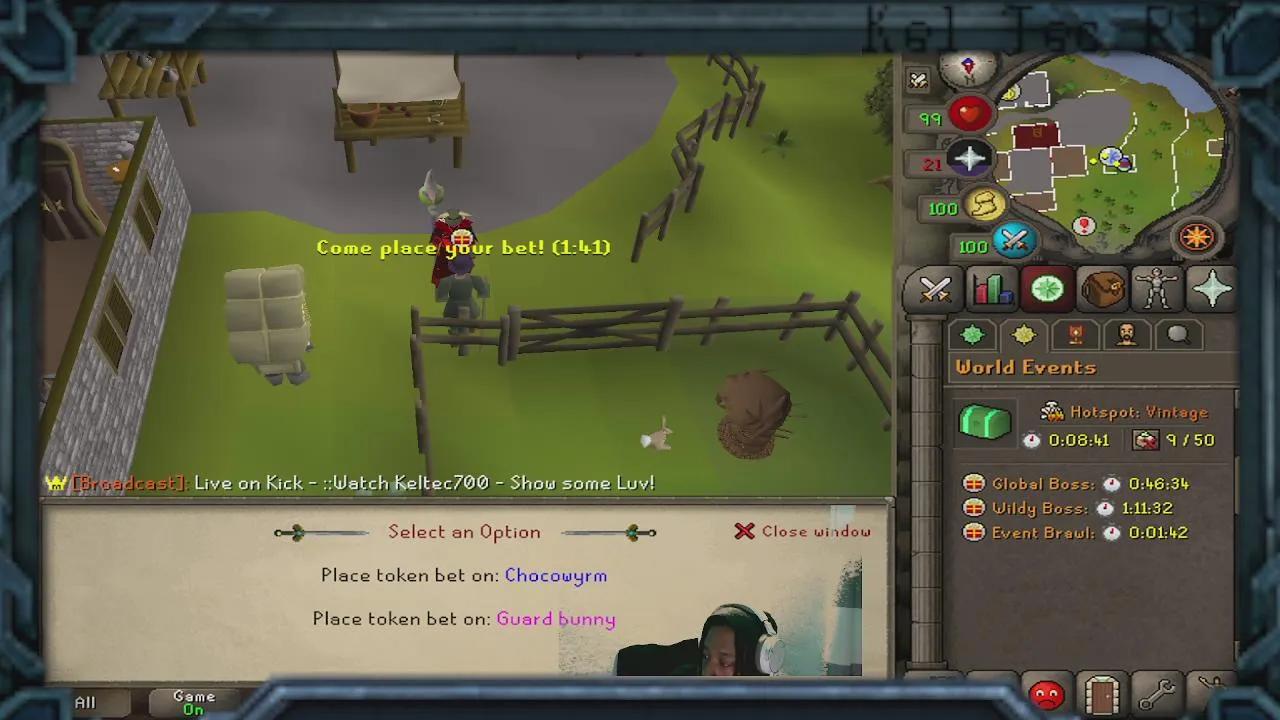Select the magnifying glass sub-tab

(1179, 336)
